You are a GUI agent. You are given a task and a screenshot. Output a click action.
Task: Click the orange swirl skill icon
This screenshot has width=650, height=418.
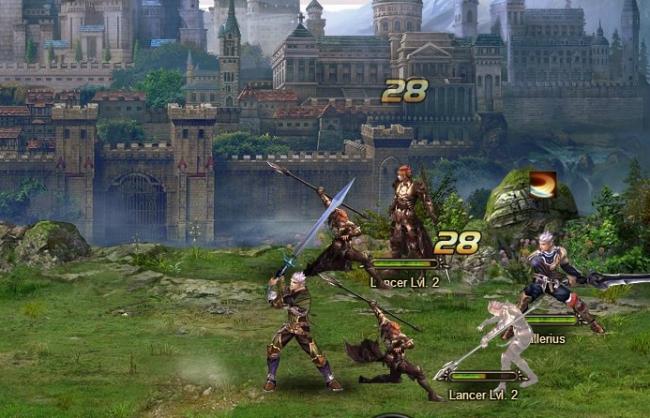[x=543, y=185]
